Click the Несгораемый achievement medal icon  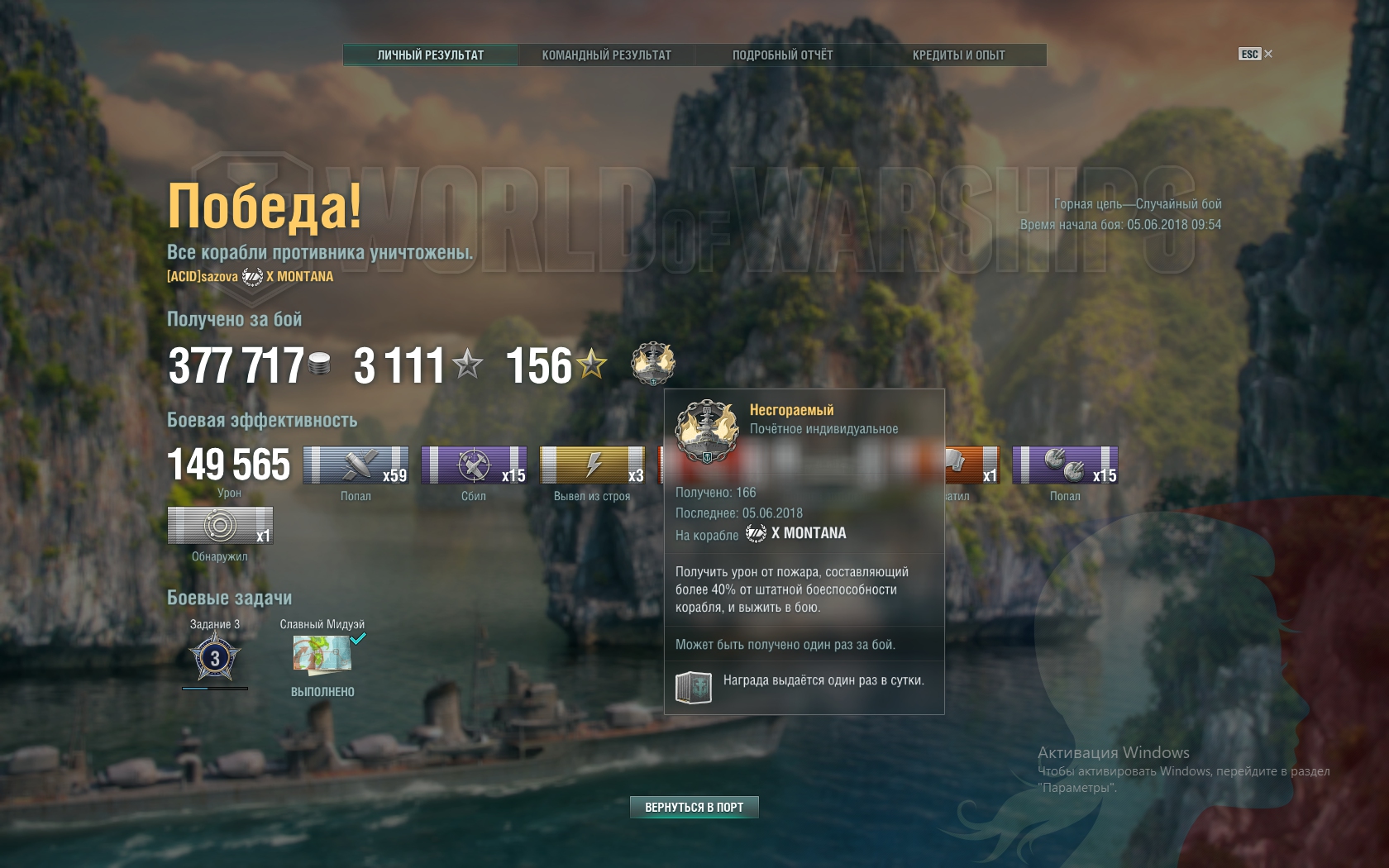653,364
